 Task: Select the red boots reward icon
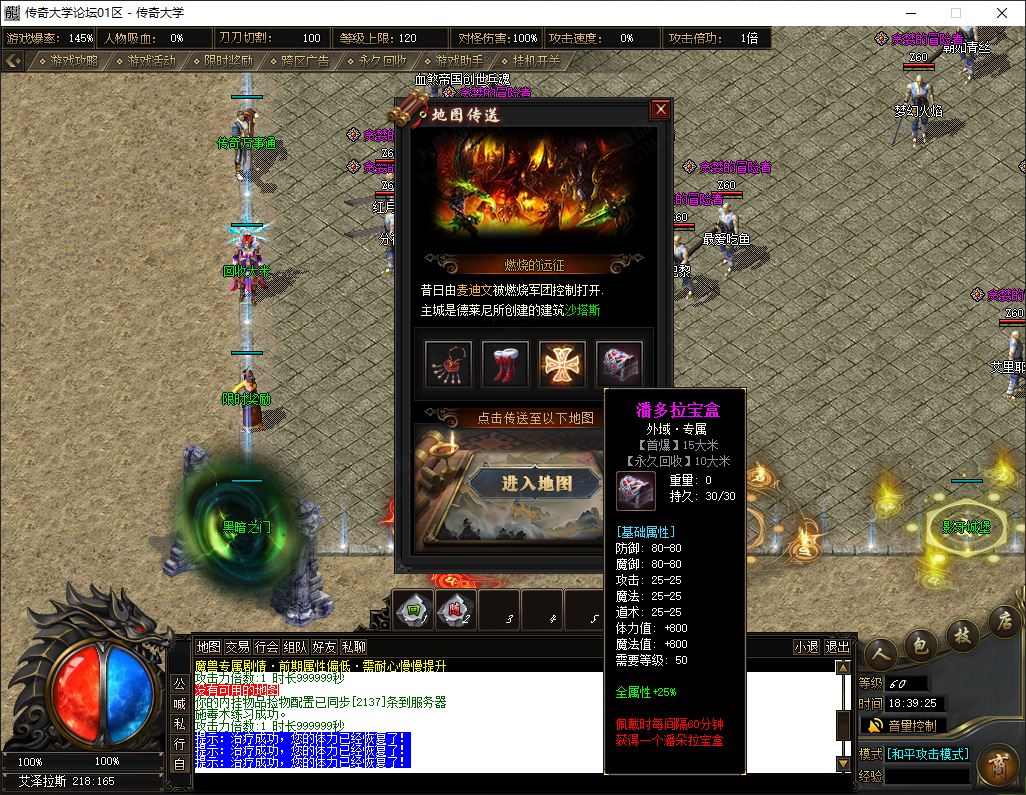[505, 363]
